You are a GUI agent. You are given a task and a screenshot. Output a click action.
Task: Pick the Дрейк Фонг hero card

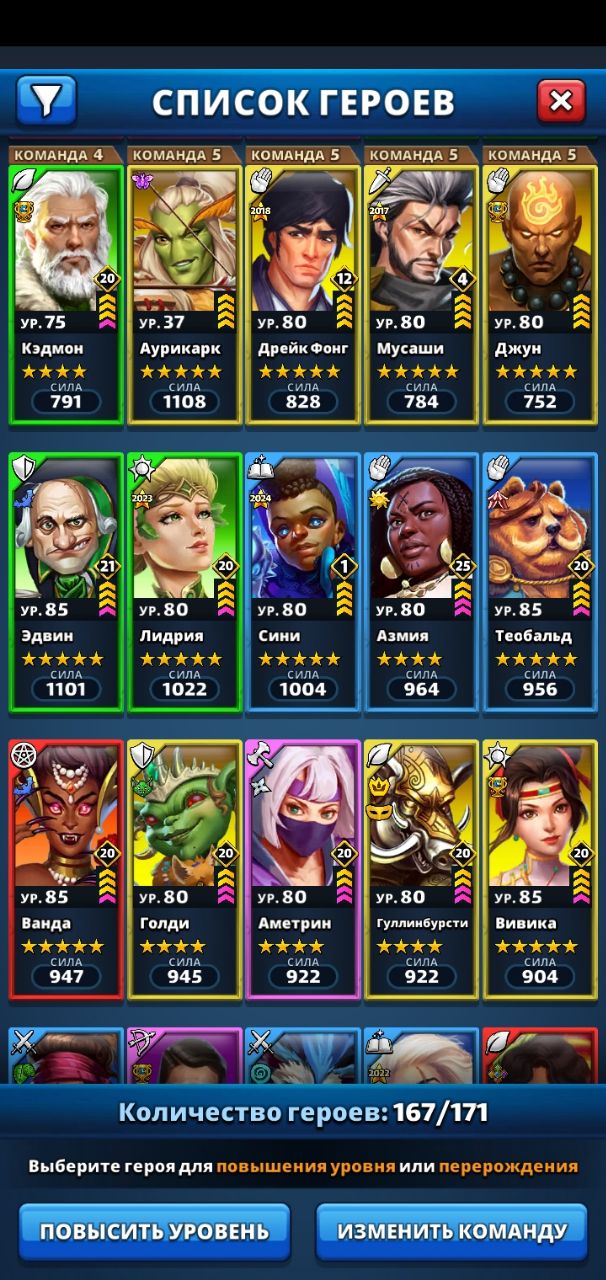pyautogui.click(x=302, y=293)
